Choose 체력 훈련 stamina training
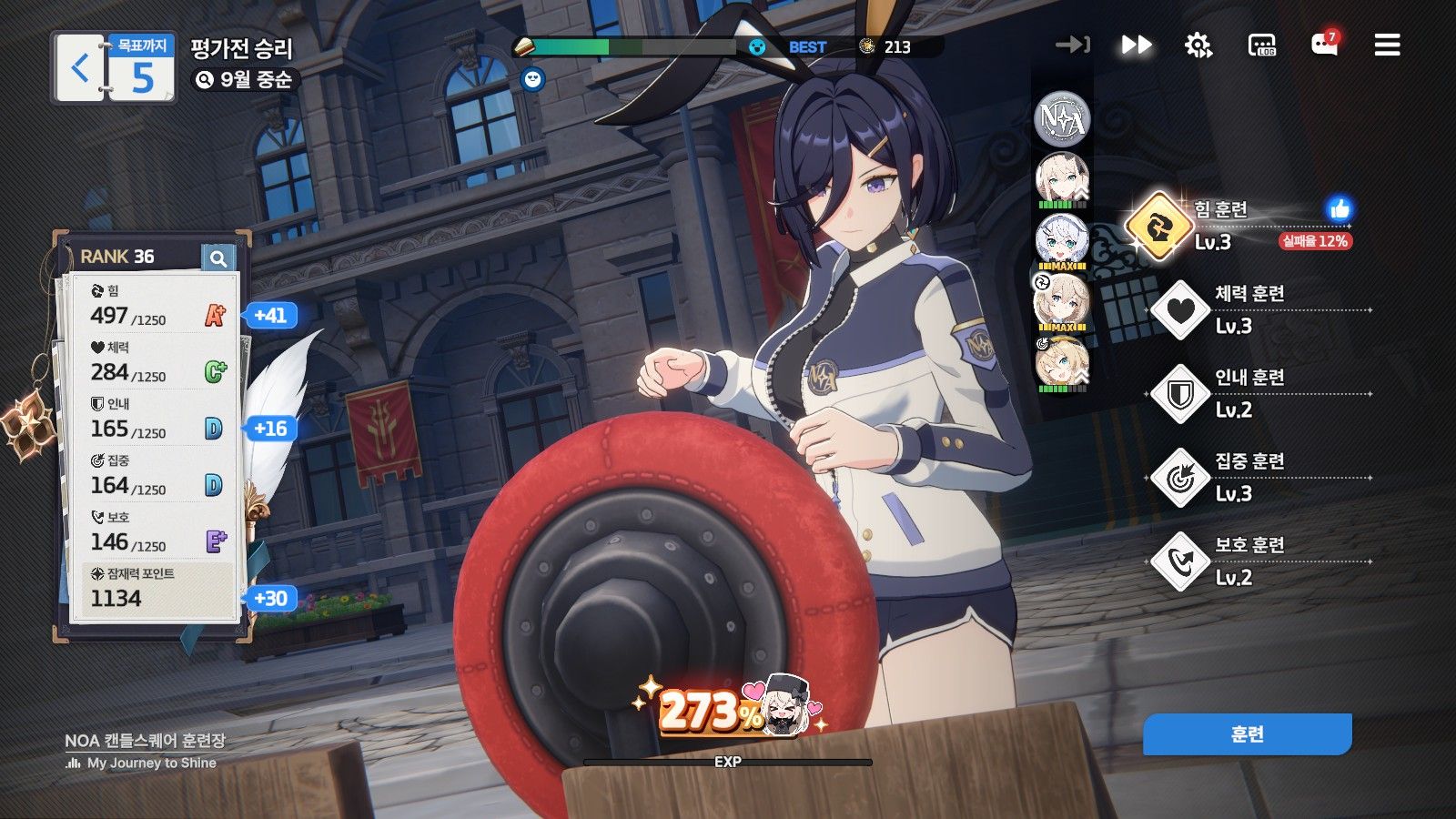The image size is (1456, 819). pyautogui.click(x=1180, y=310)
